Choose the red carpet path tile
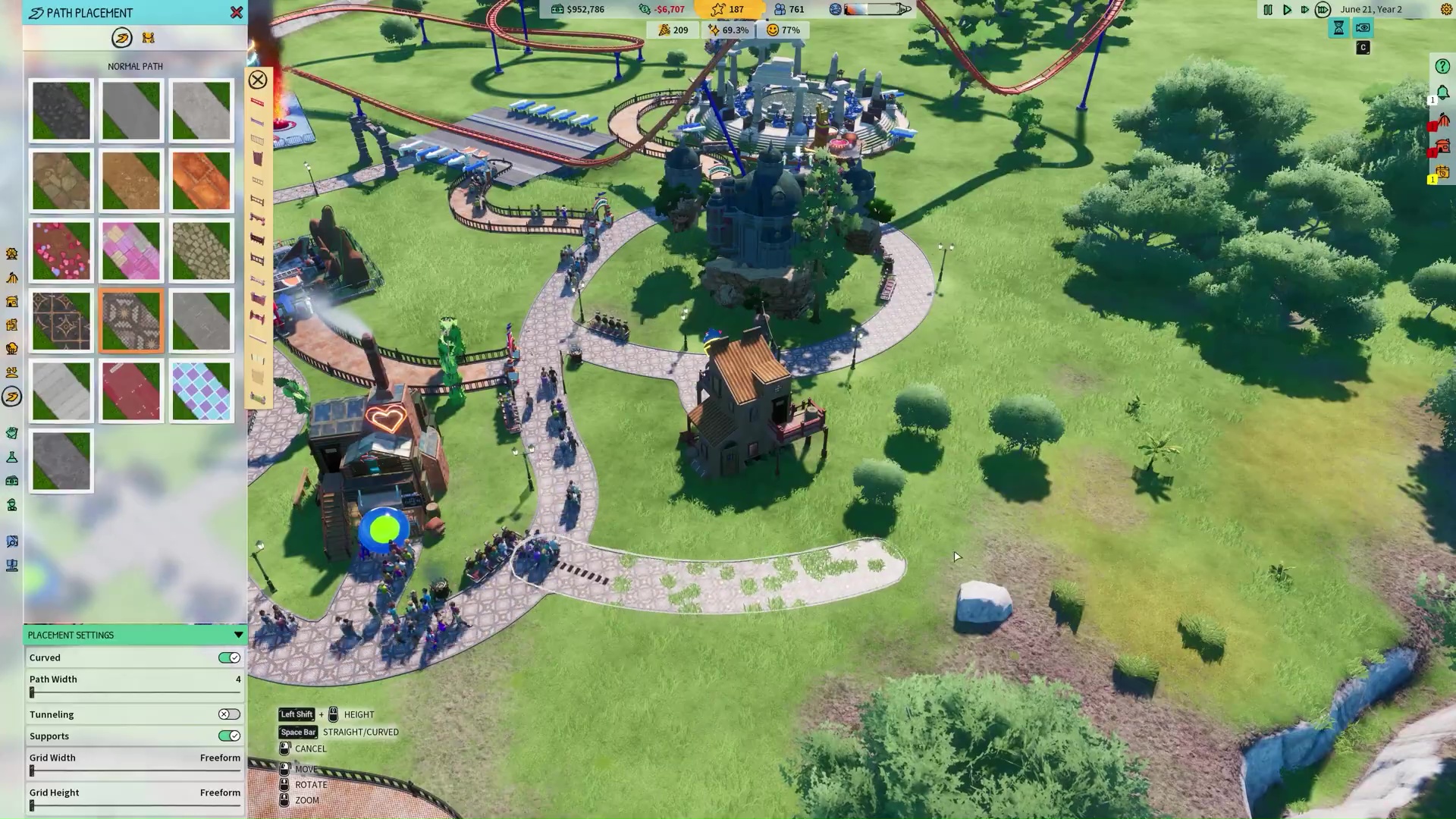The image size is (1456, 819). pos(131,391)
